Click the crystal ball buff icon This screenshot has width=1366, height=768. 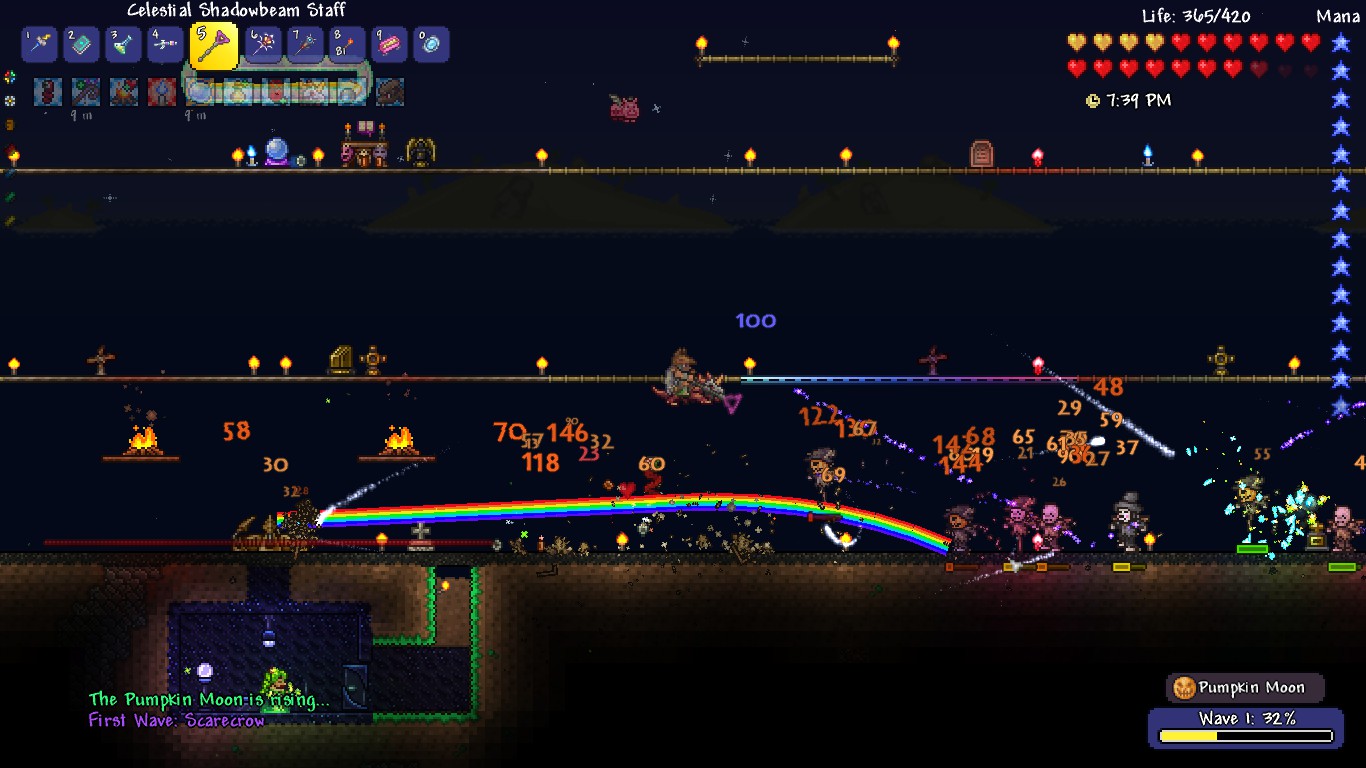tap(200, 92)
